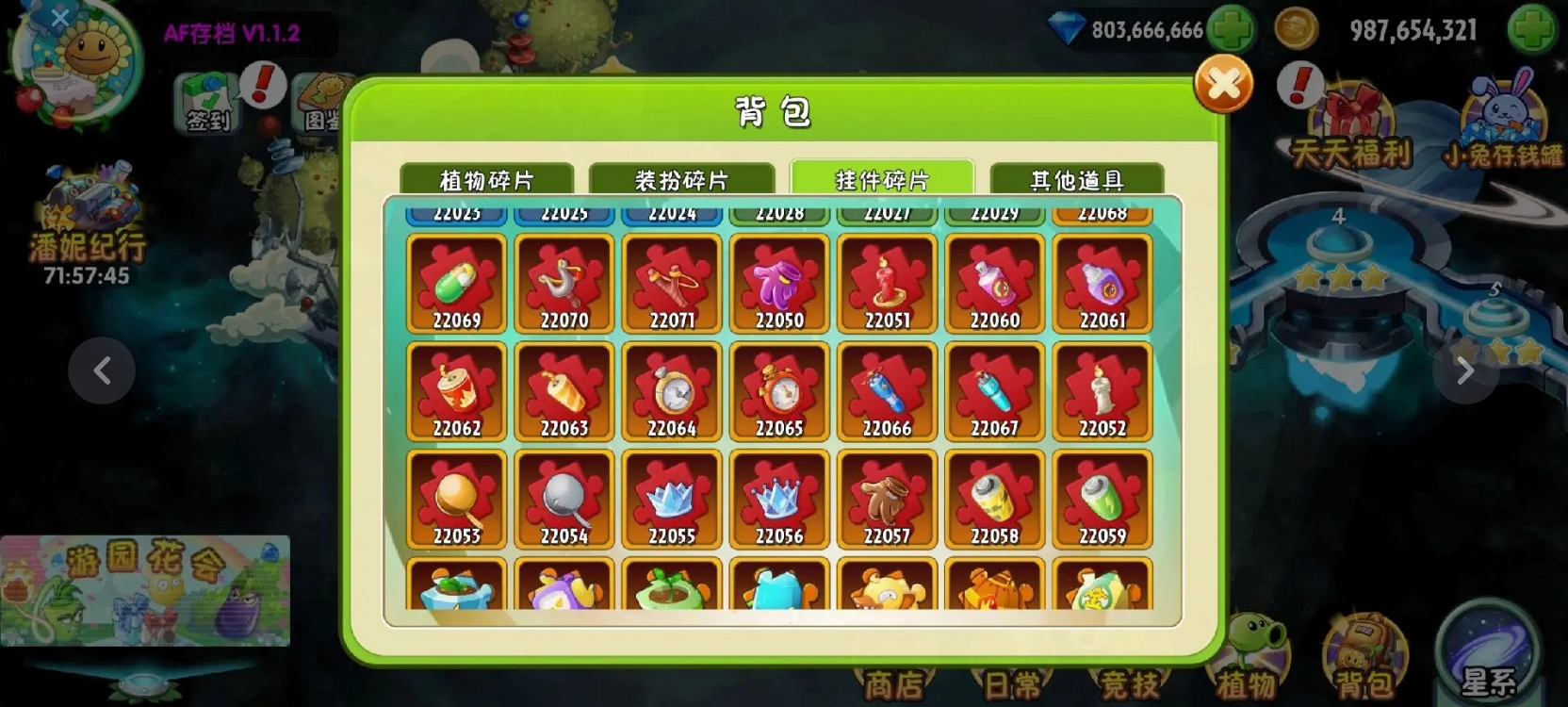This screenshot has height=707, width=1568.
Task: Click the left navigation arrow
Action: tap(100, 371)
